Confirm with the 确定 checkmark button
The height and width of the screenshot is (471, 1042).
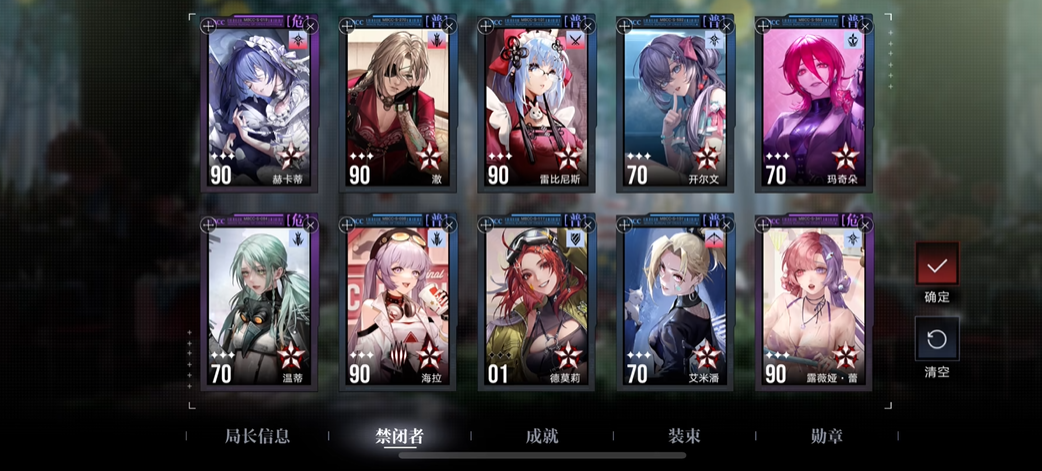point(937,265)
